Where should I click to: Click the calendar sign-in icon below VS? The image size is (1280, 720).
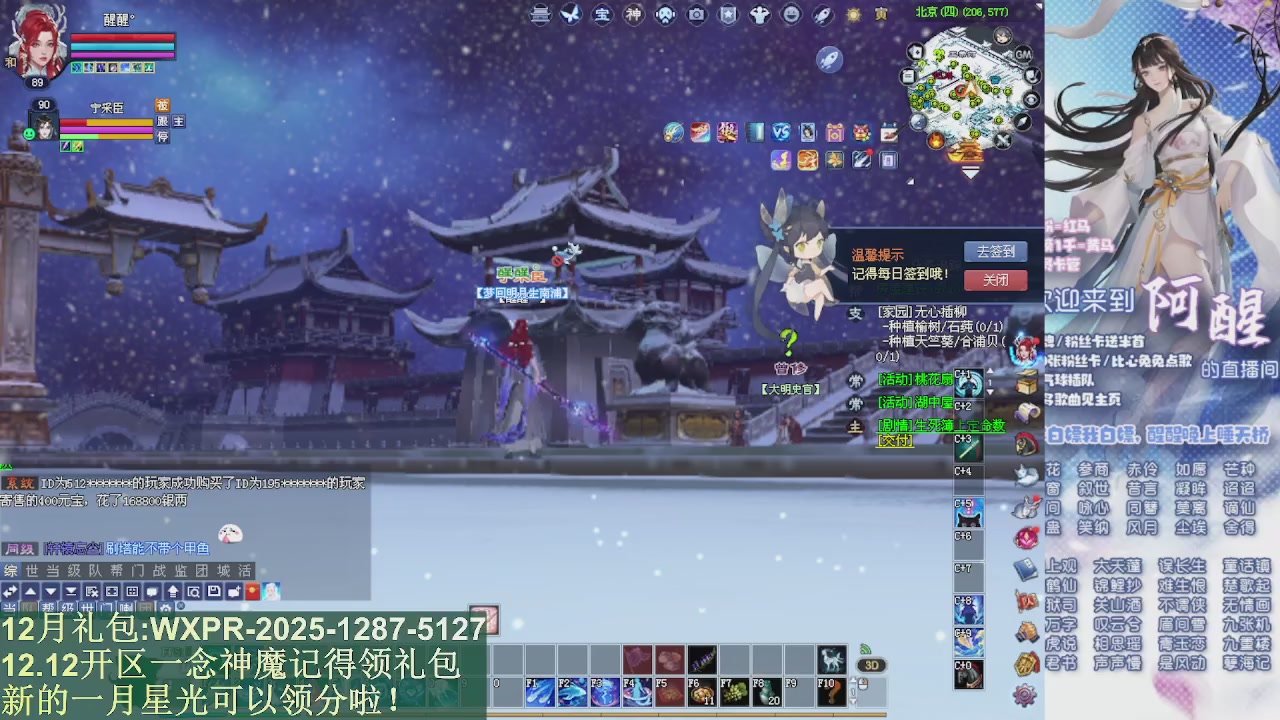click(x=890, y=132)
